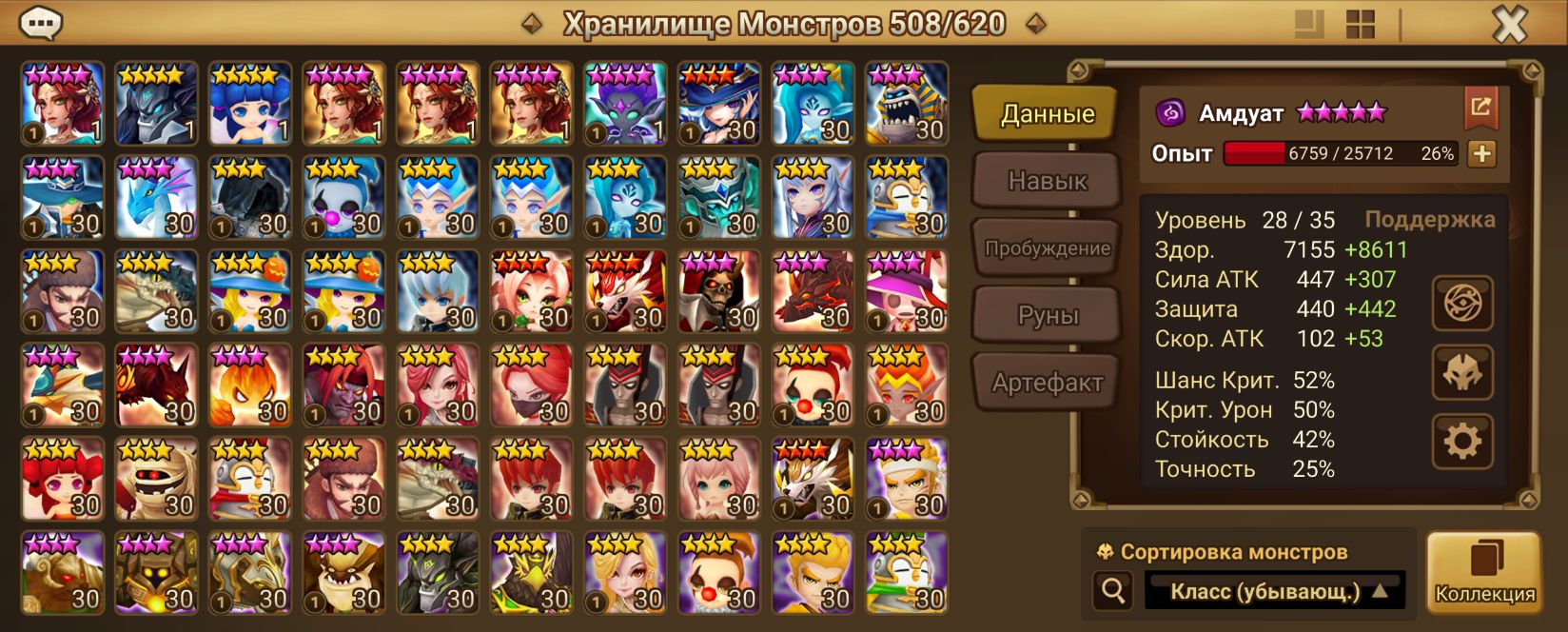This screenshot has width=1568, height=632.
Task: Switch to the Данные tab
Action: click(x=1047, y=114)
